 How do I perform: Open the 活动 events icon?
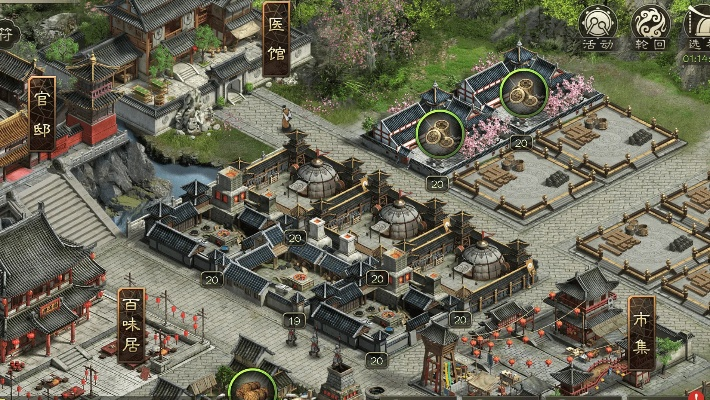click(x=597, y=26)
